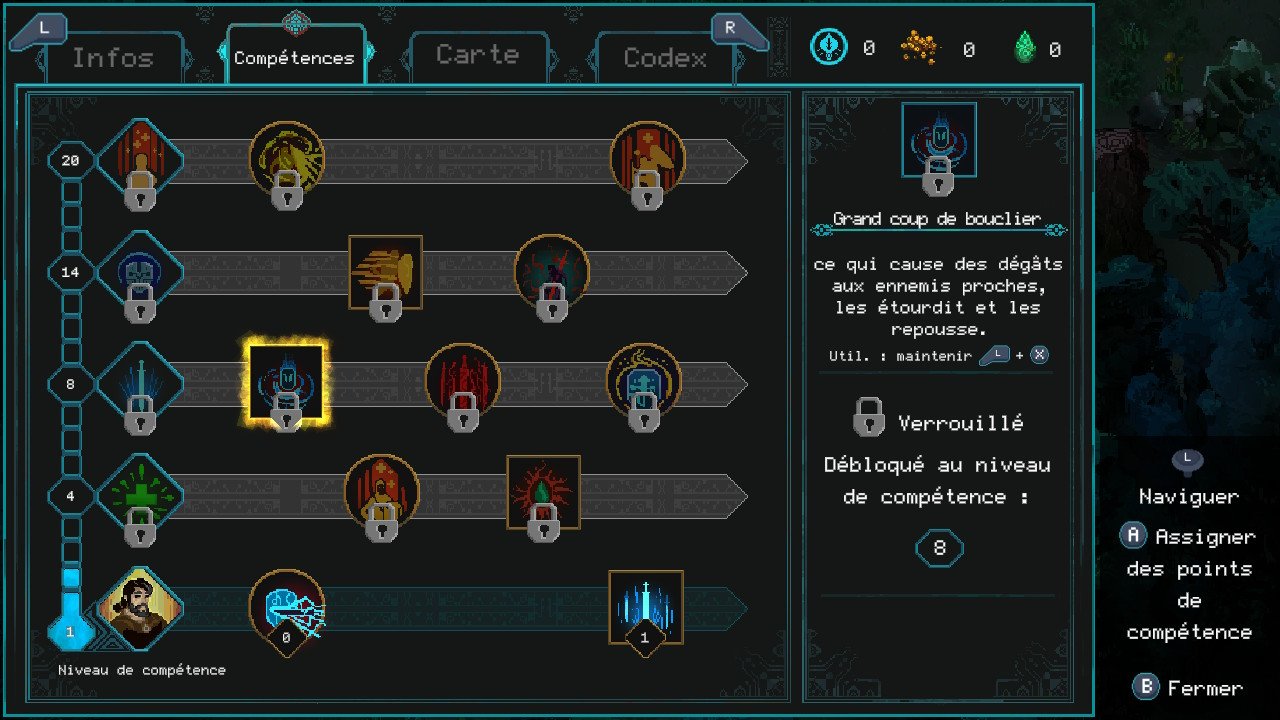Pick the locked dark red-teal skill on level 14 row
The image size is (1280, 720).
[551, 272]
